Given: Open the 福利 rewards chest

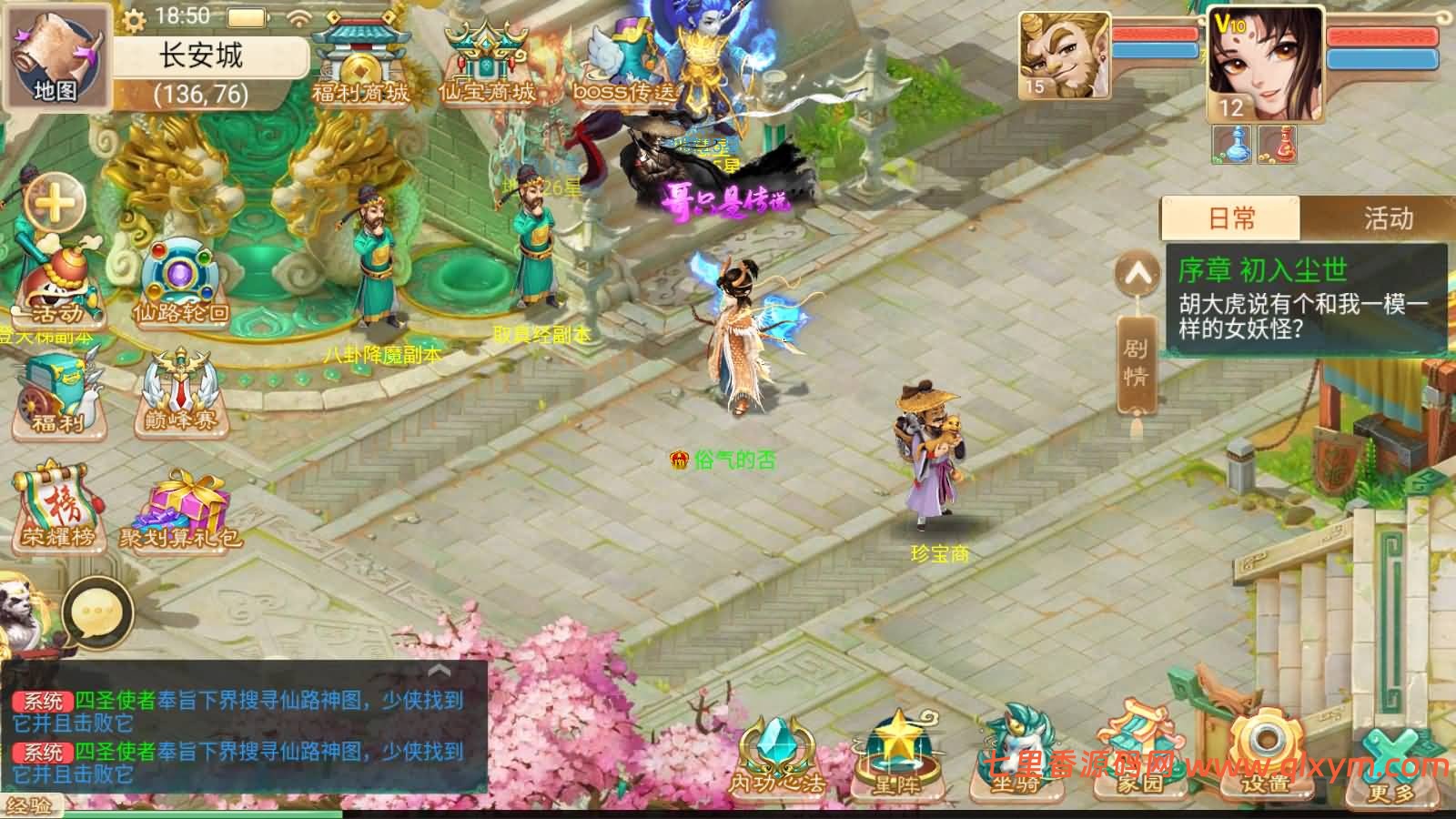Looking at the screenshot, I should [56, 396].
